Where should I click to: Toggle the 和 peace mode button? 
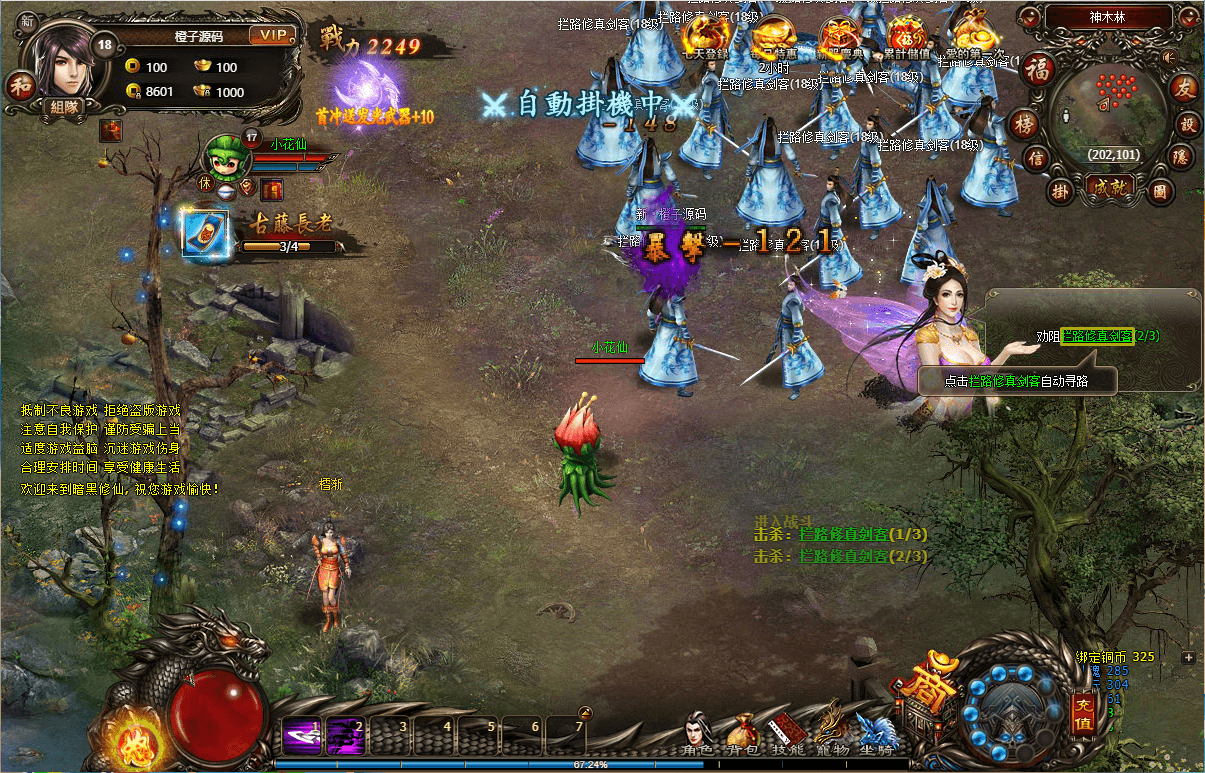point(21,87)
